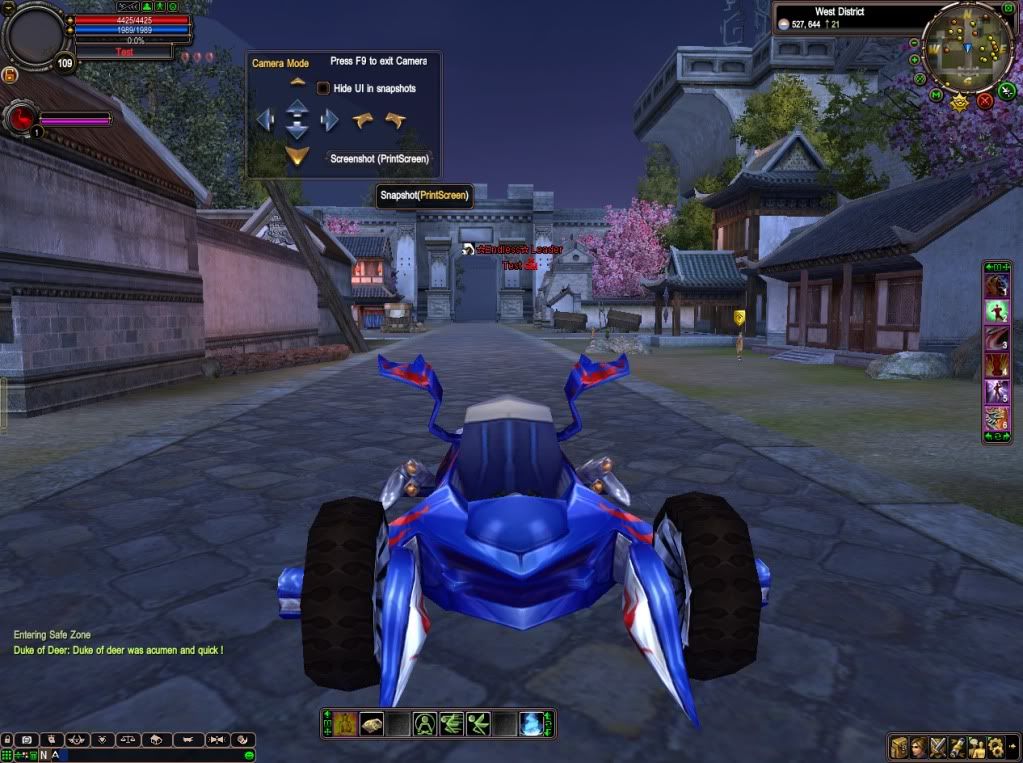Rotate camera with the right gold curved arrow

(395, 121)
